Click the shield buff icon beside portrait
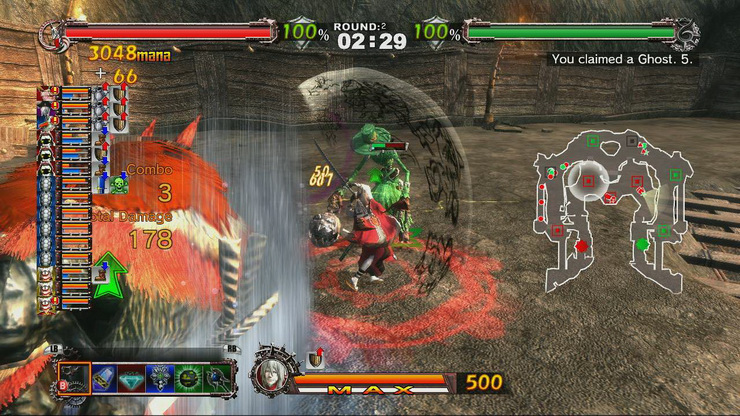Screen dimensions: 740x416 coord(316,358)
